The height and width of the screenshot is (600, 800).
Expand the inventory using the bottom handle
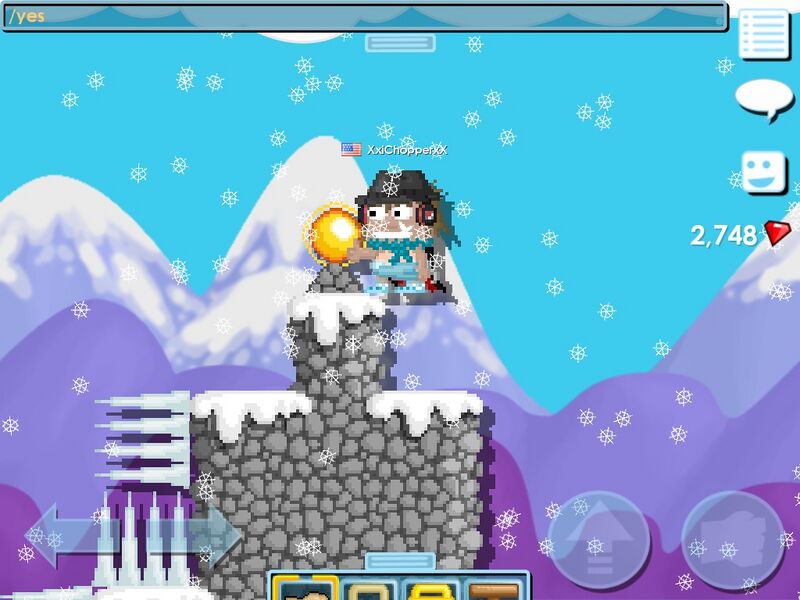click(399, 560)
